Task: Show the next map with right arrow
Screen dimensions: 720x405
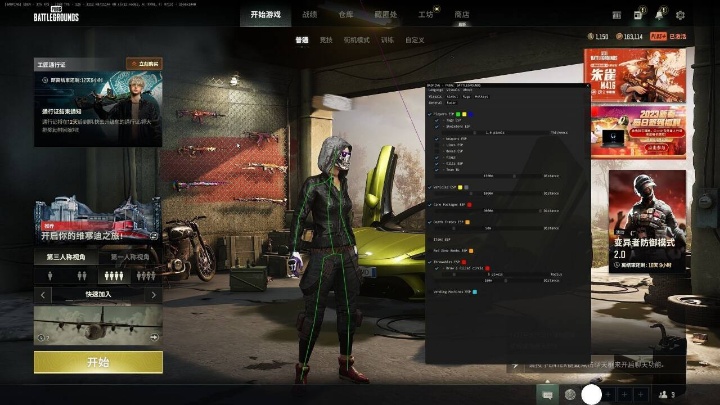Action: [153, 295]
